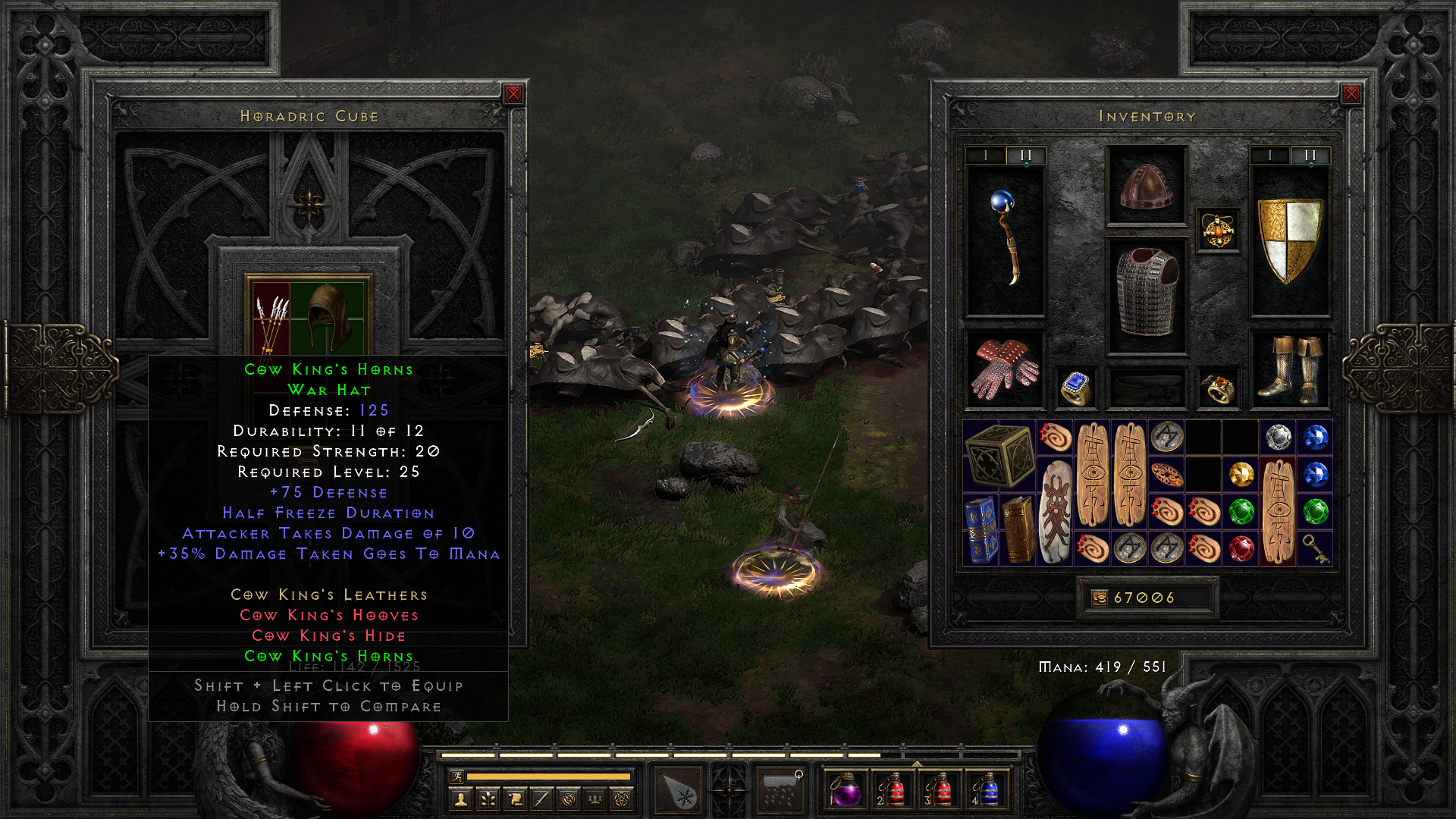Pick up the equipped amulet
This screenshot has height=819, width=1456.
[x=1218, y=230]
